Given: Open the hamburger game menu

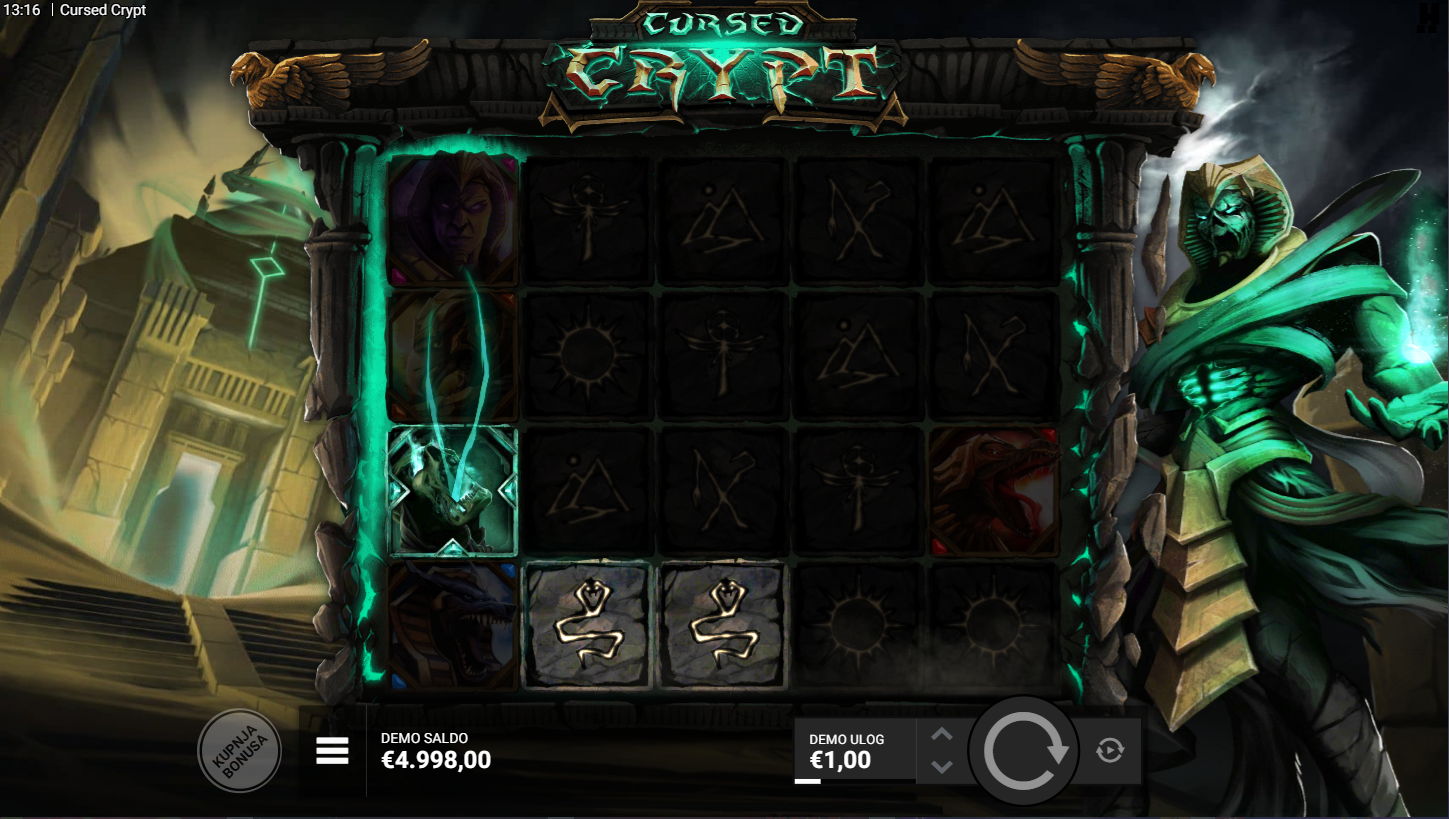Looking at the screenshot, I should tap(332, 750).
